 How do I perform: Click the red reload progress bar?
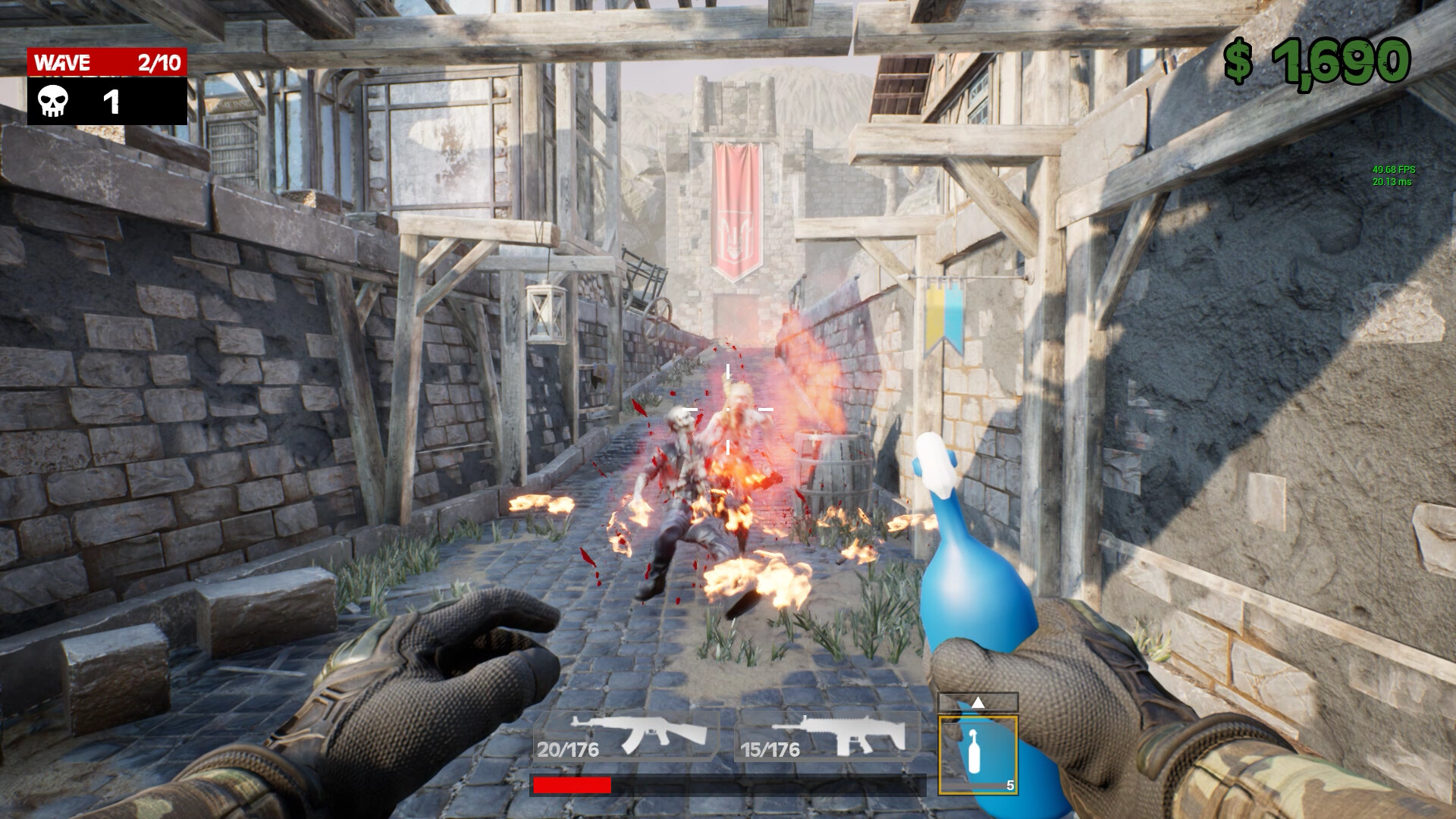coord(573,785)
